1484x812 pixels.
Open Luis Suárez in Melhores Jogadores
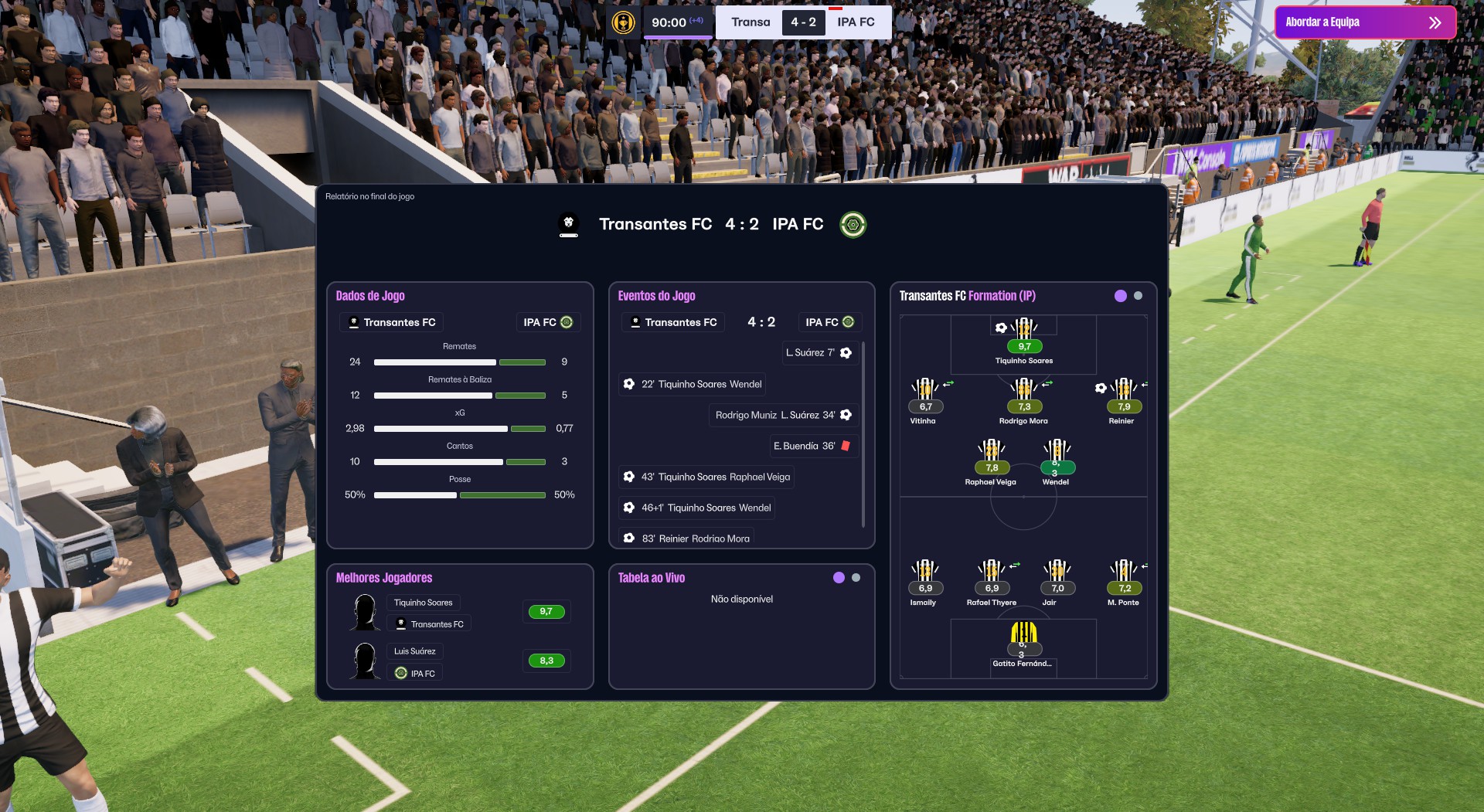tap(414, 651)
